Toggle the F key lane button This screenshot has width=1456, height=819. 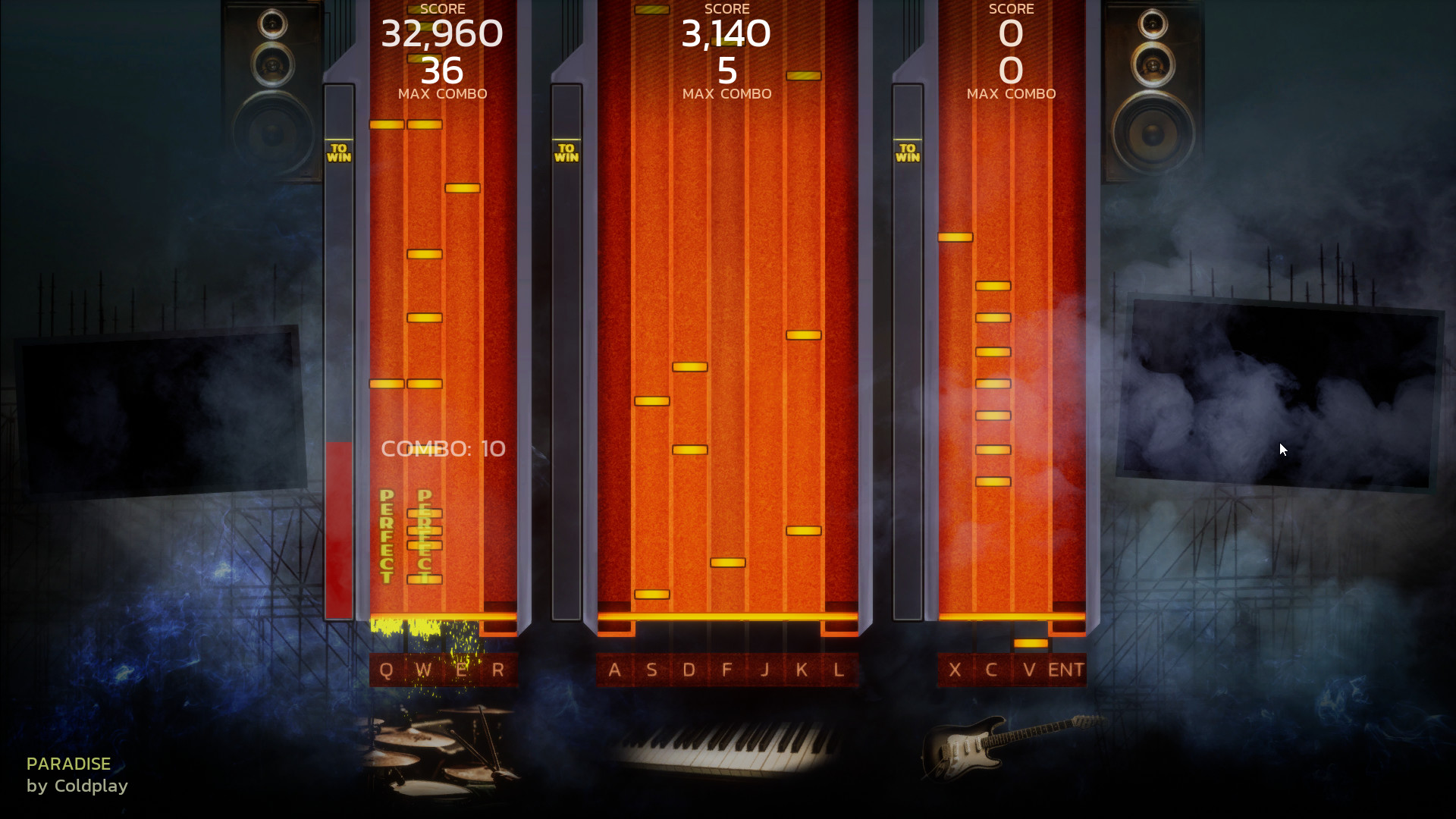tap(726, 670)
